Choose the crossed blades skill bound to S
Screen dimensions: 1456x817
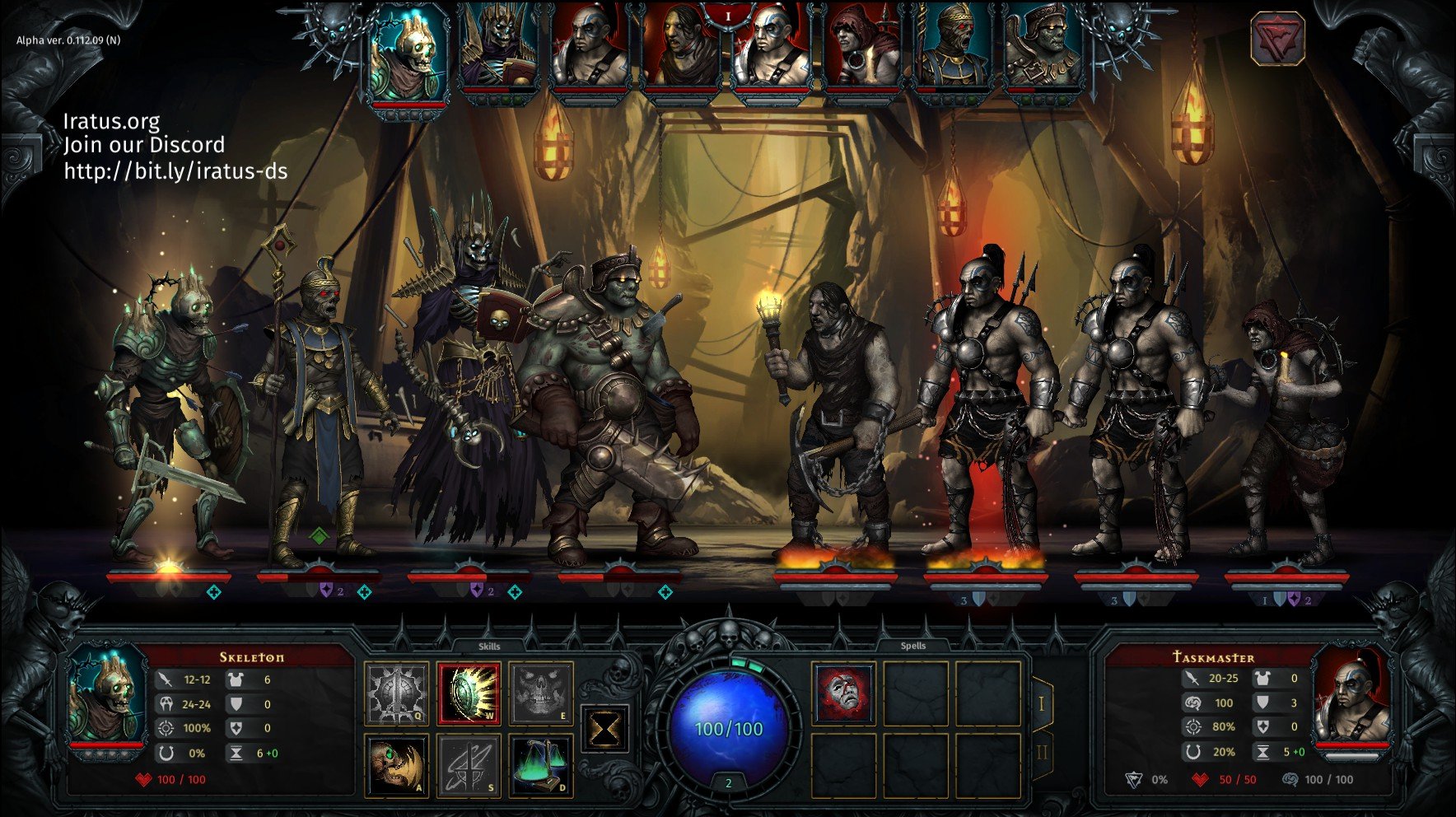469,766
